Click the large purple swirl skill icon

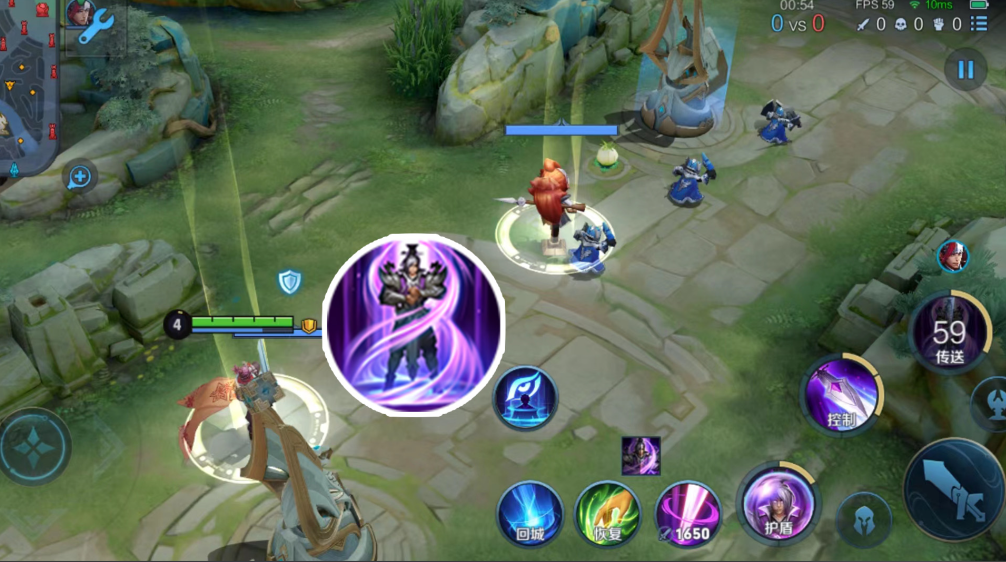413,324
